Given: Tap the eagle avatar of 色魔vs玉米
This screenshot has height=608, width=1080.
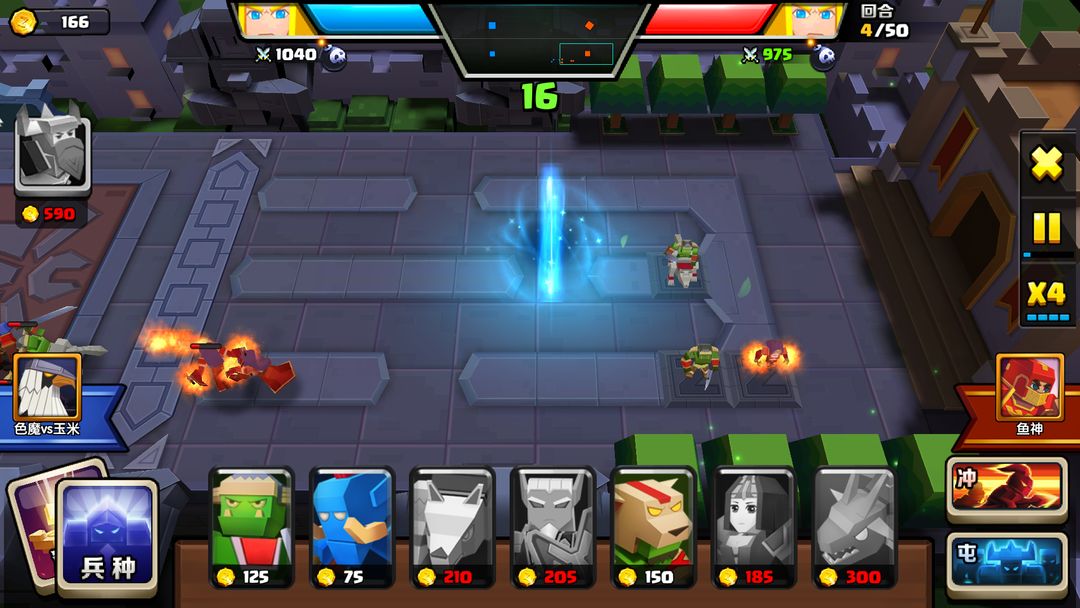Looking at the screenshot, I should [47, 388].
